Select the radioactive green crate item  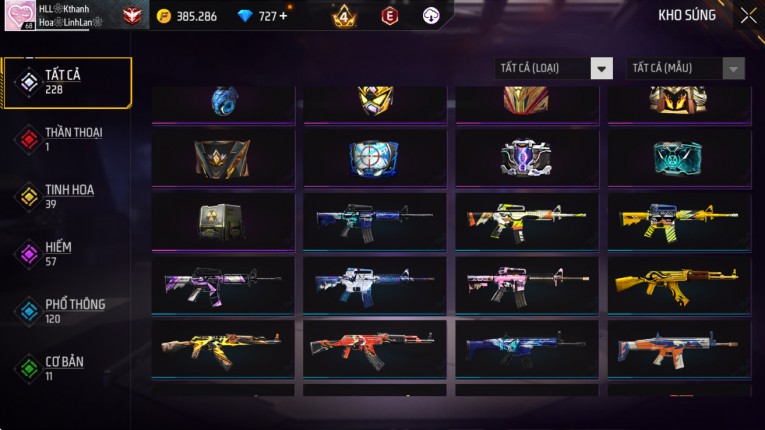click(x=222, y=221)
